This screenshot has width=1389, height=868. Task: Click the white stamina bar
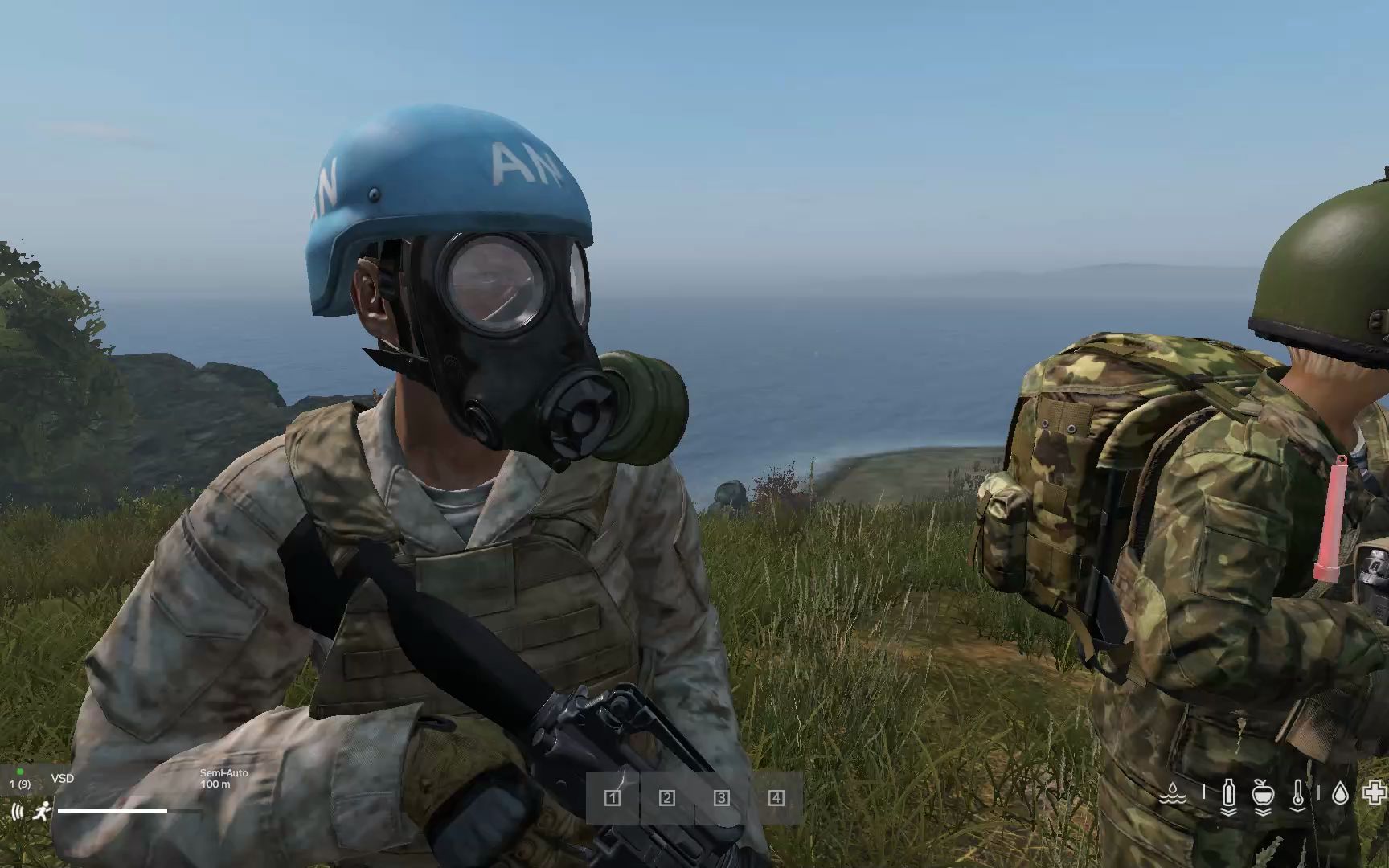click(x=113, y=811)
